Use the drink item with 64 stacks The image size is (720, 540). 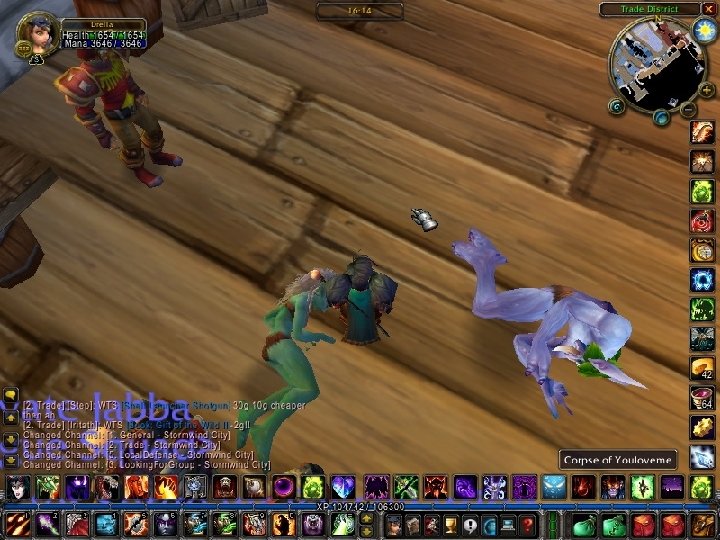[x=703, y=398]
